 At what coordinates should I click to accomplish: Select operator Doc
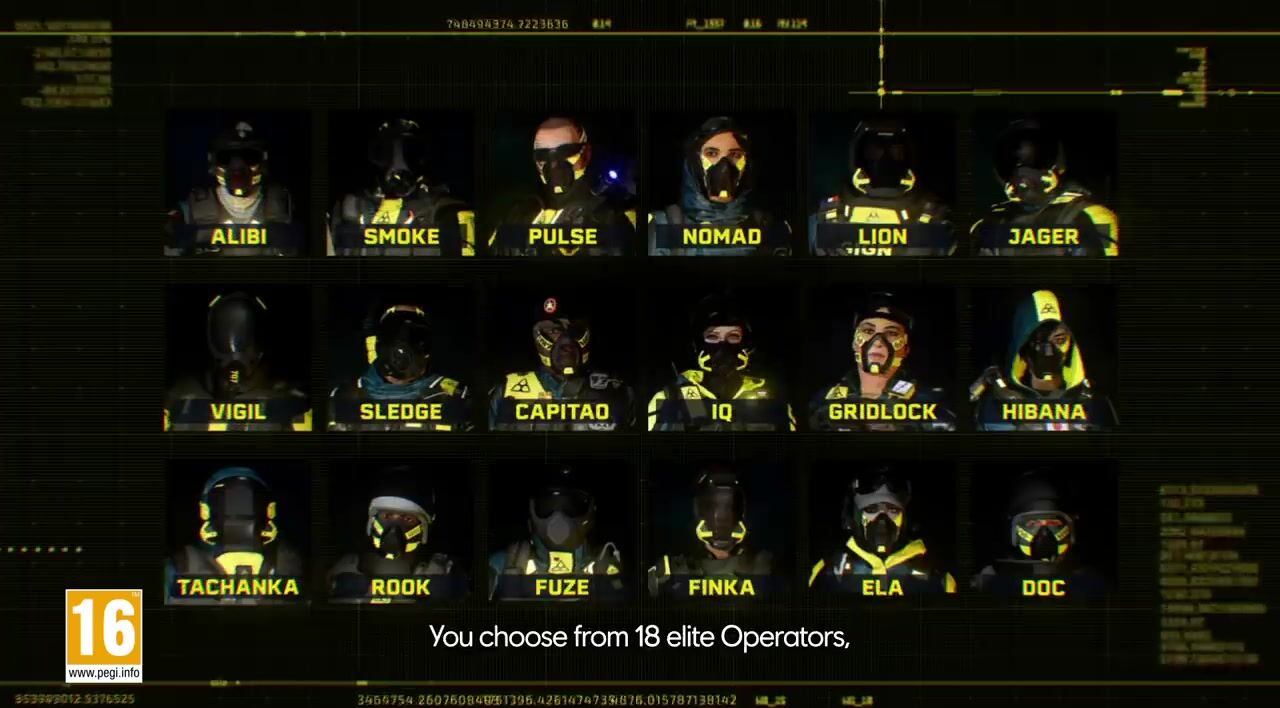coord(1044,534)
